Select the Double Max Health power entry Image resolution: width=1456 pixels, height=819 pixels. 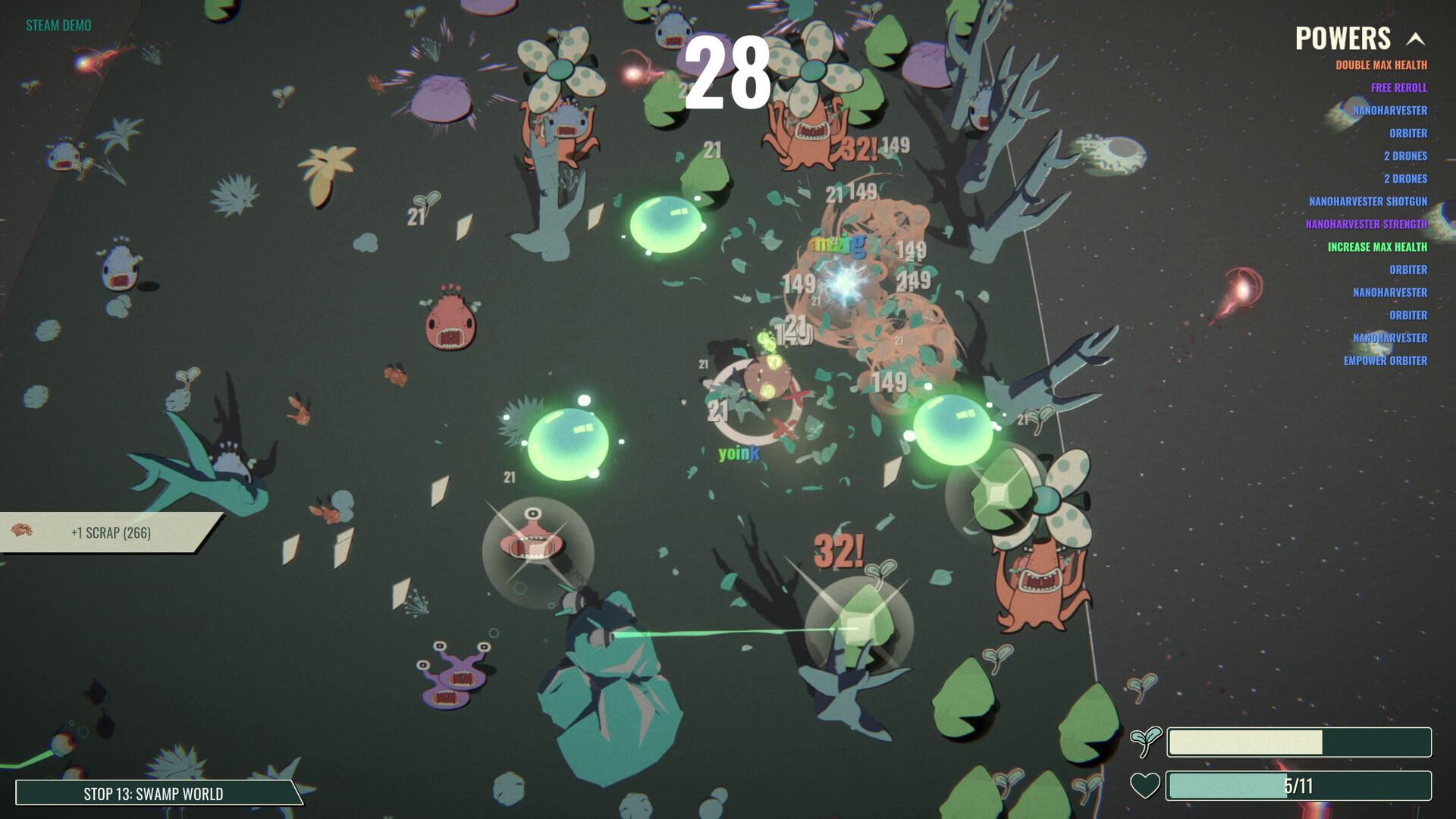click(x=1381, y=65)
